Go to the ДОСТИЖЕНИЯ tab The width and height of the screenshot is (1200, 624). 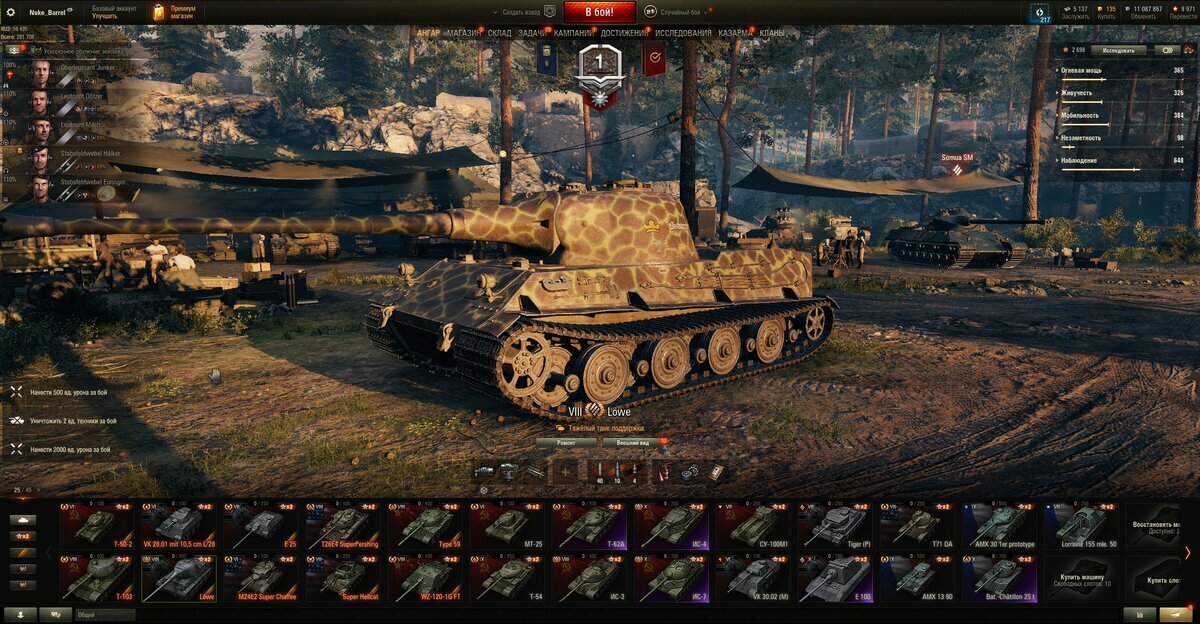click(623, 33)
